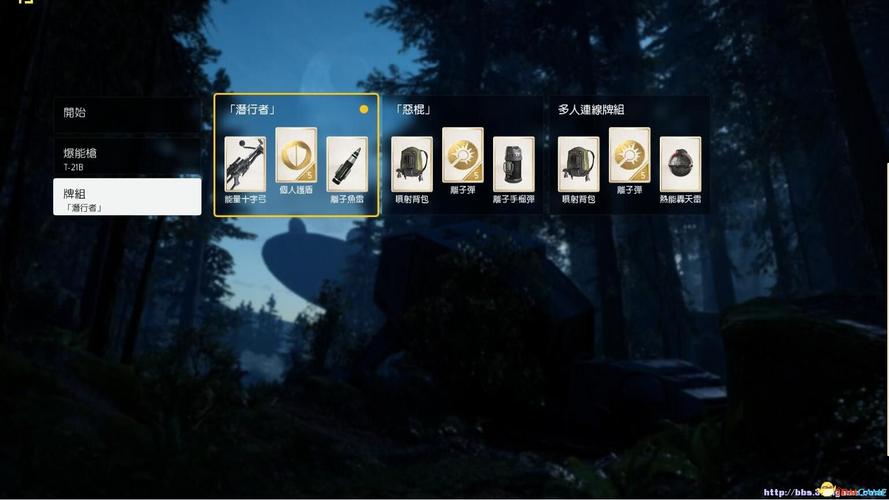
Task: Choose the 「潛行者」 card hand panel
Action: [296, 110]
